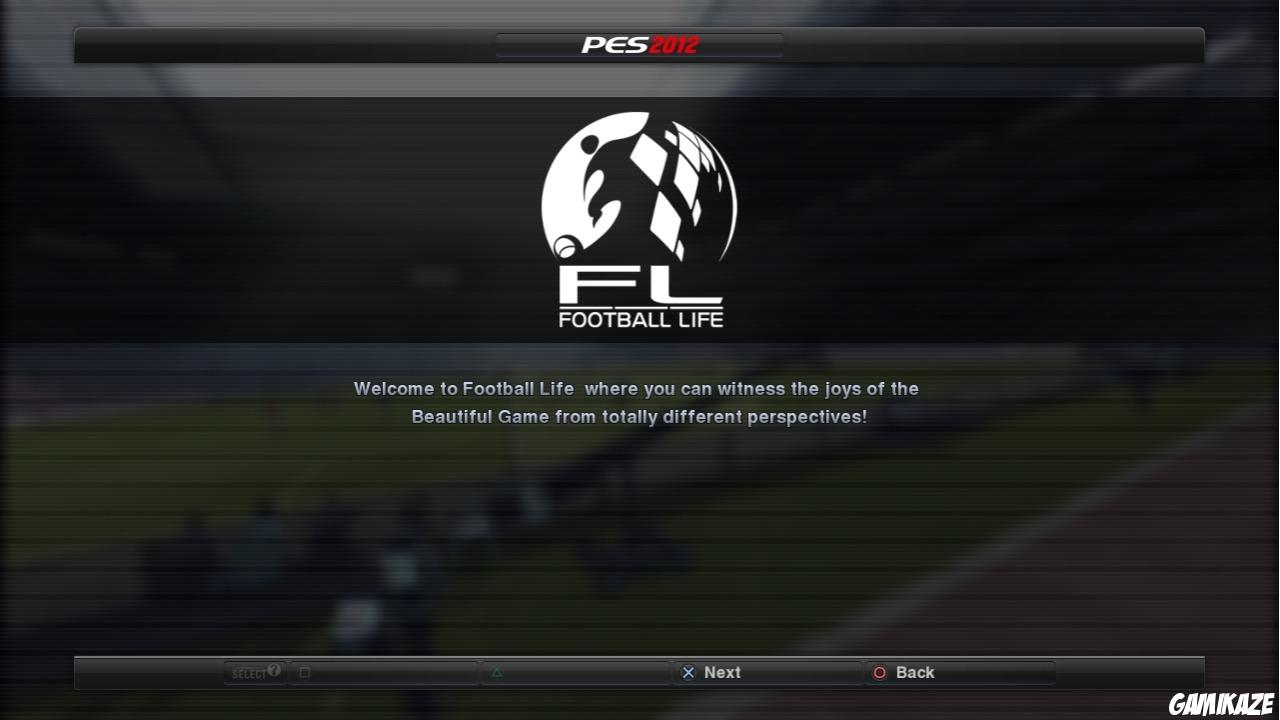The height and width of the screenshot is (720, 1280).
Task: Click the welcome message text
Action: tap(637, 402)
